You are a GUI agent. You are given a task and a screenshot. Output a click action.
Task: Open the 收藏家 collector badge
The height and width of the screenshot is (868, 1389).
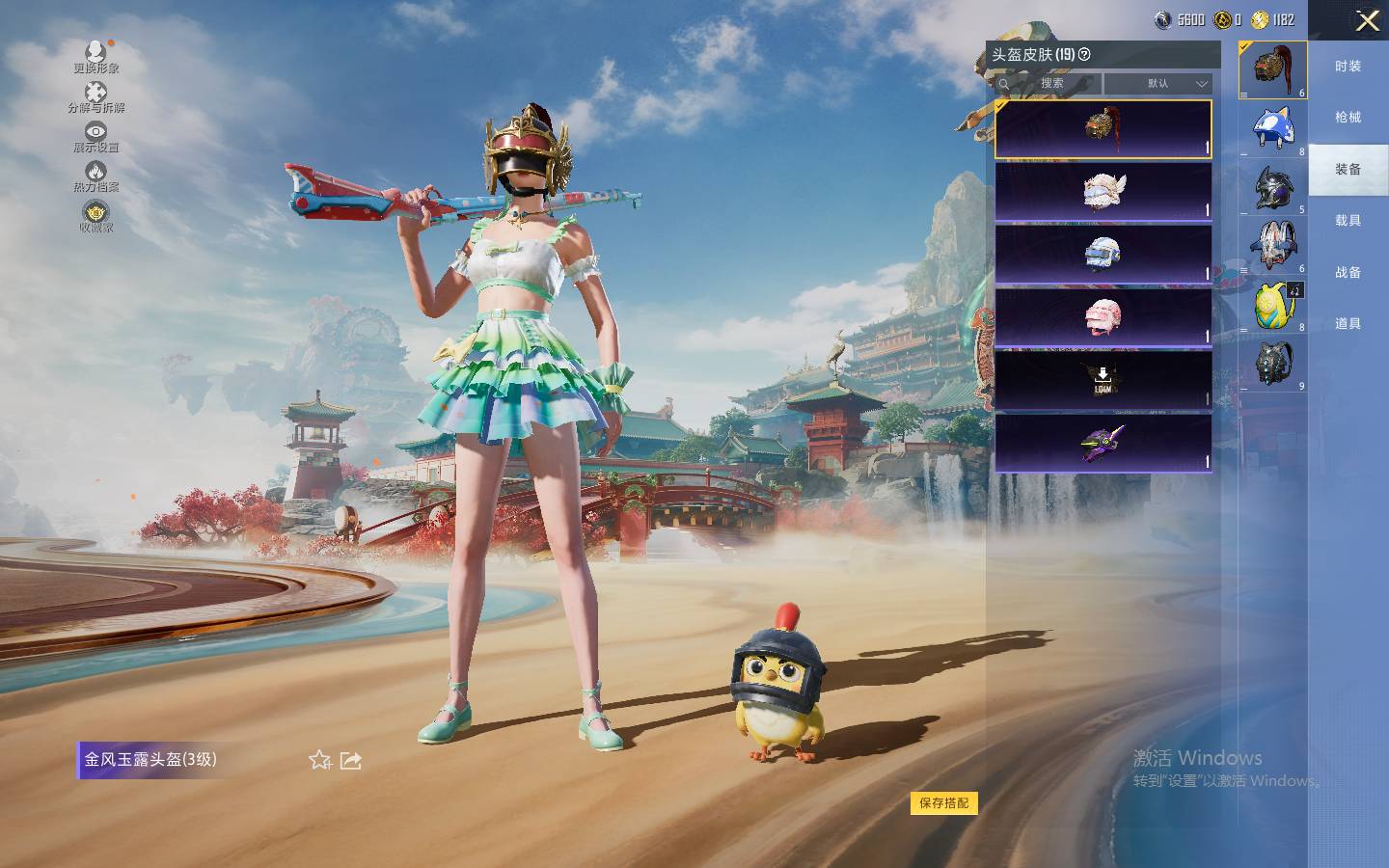coord(95,216)
